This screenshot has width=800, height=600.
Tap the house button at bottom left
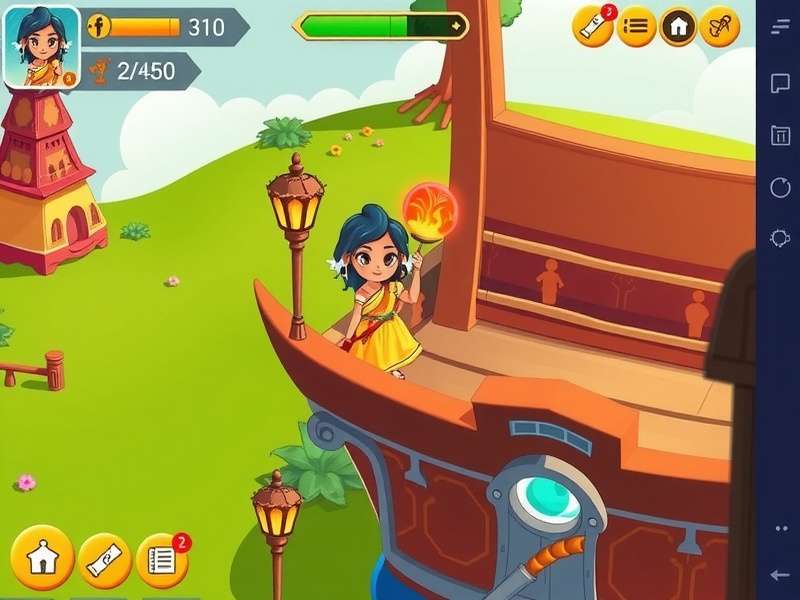click(42, 558)
